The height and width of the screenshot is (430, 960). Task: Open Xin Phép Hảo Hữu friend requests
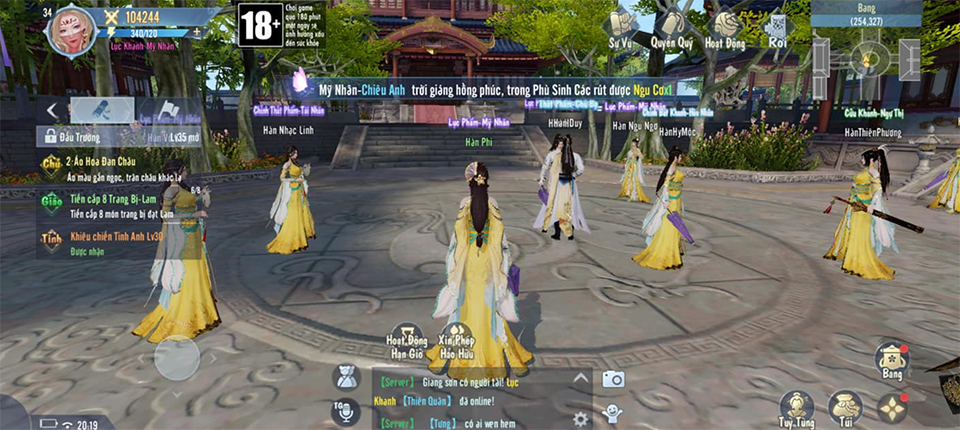pyautogui.click(x=456, y=343)
